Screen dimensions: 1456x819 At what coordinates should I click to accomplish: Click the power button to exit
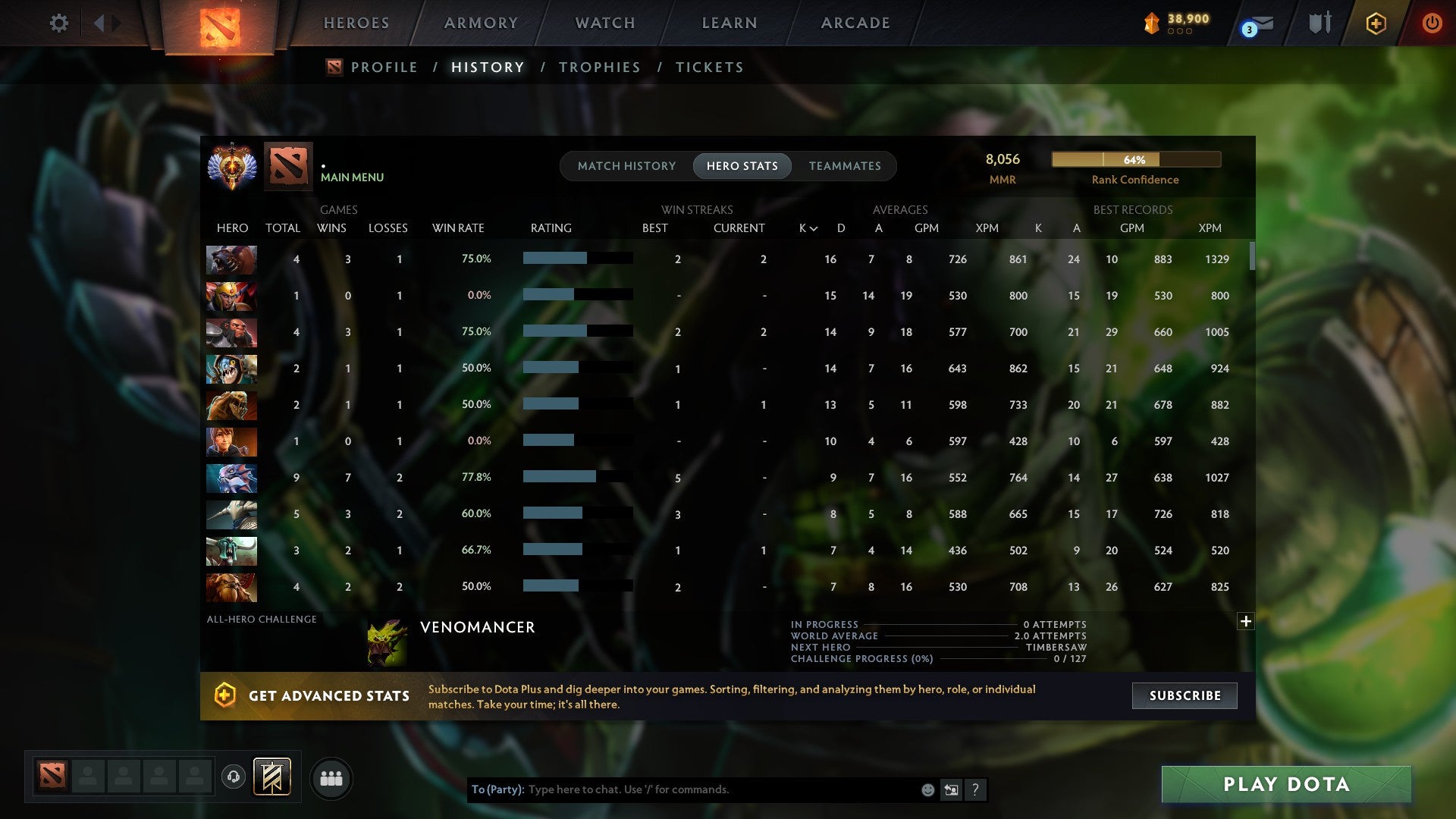tap(1432, 23)
